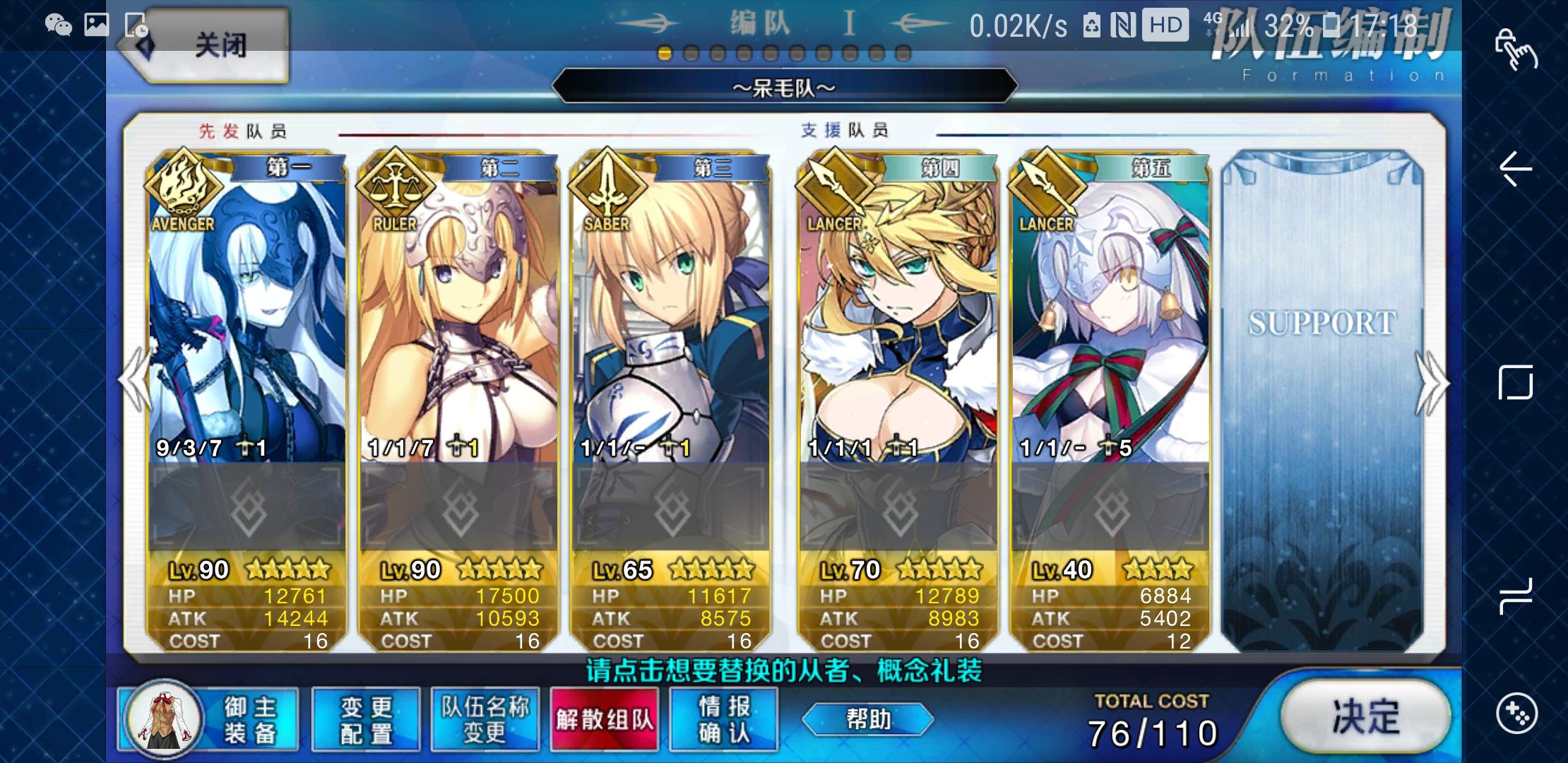
Task: Choose the Ruler servant card
Action: [x=458, y=318]
